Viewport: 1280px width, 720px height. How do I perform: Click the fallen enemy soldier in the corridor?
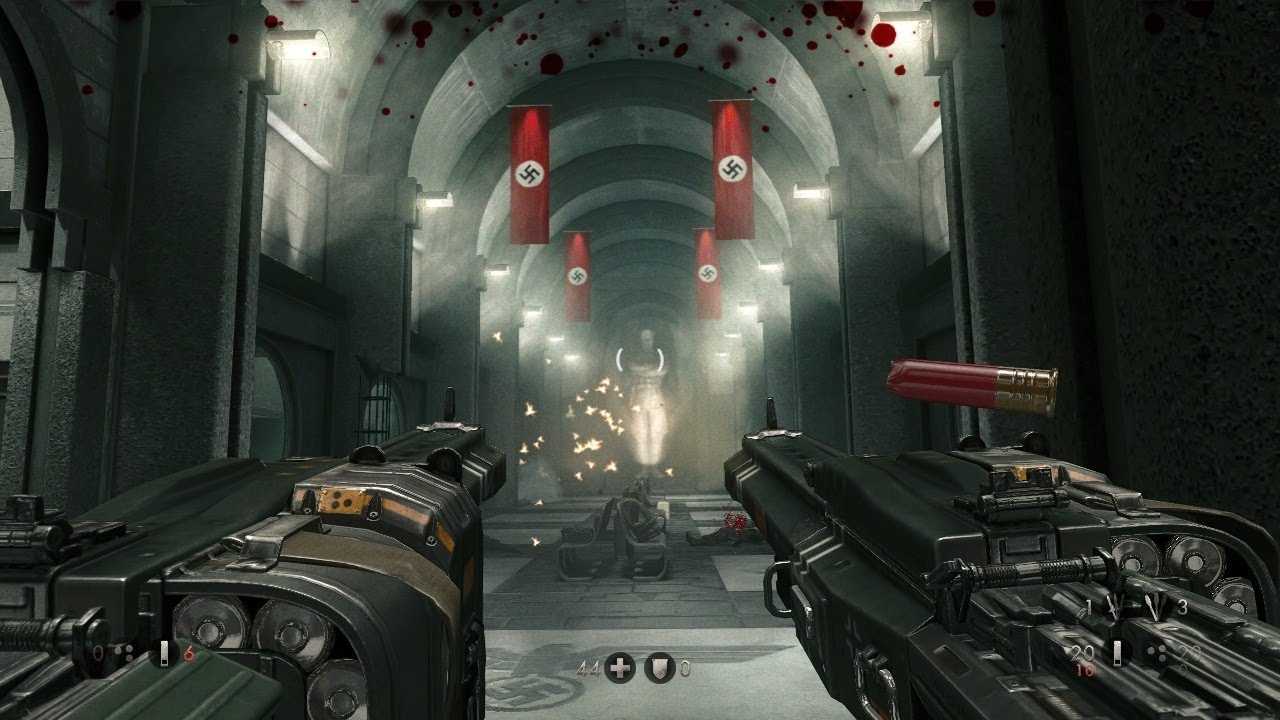click(630, 520)
